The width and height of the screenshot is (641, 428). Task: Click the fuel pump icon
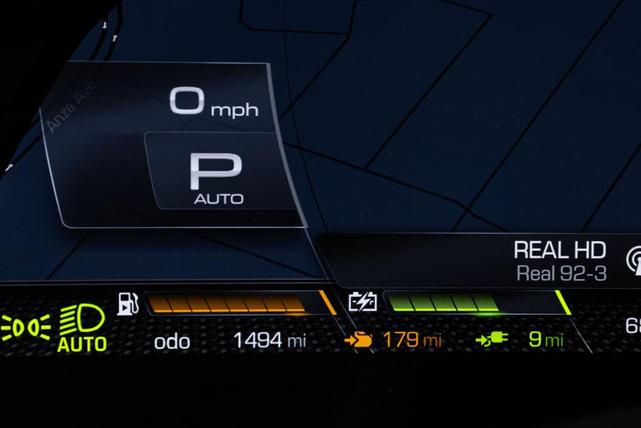click(128, 303)
